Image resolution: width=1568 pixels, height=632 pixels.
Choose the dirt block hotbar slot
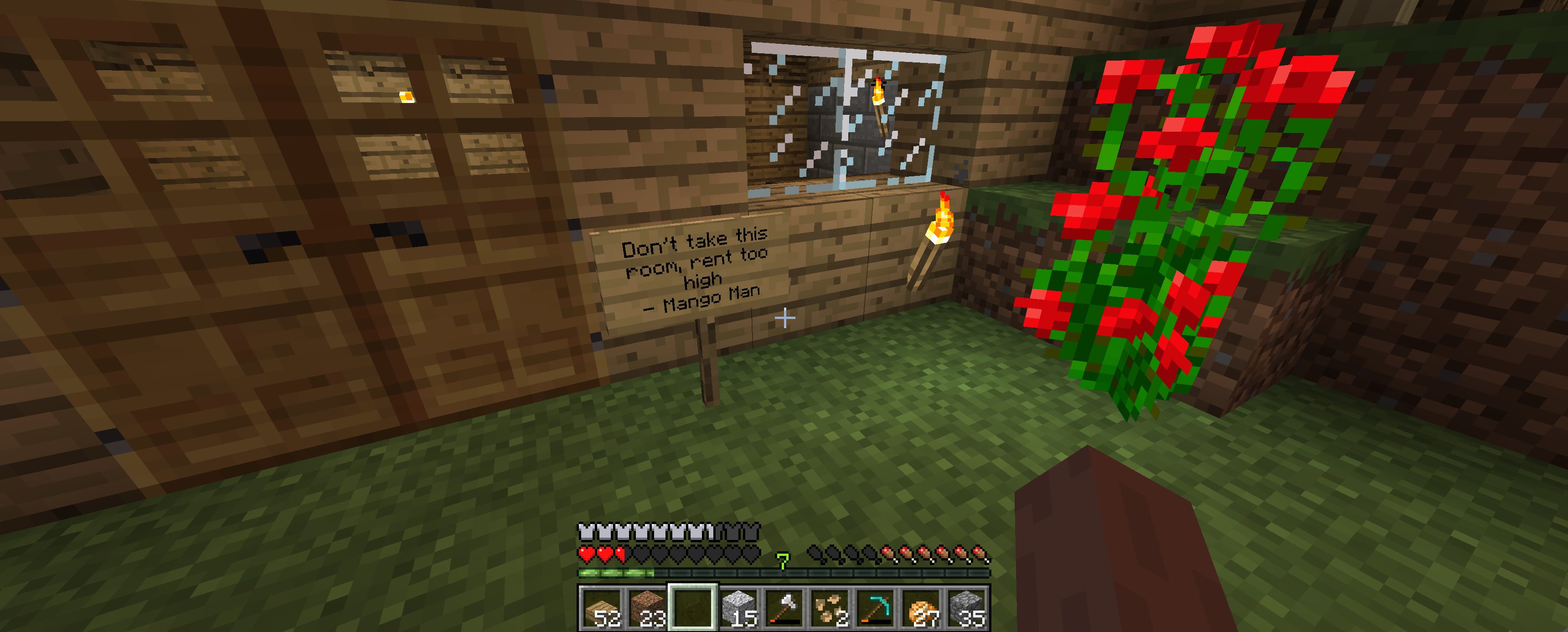pyautogui.click(x=648, y=608)
